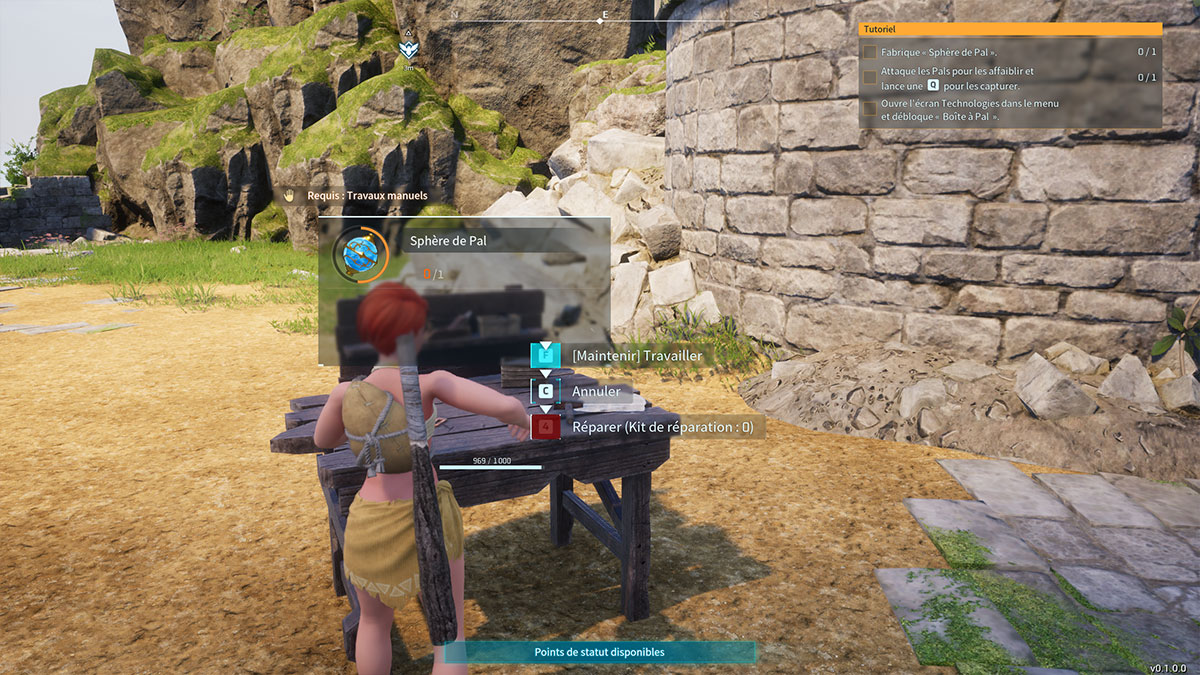Click the "Points de statut disponibles" banner
The image size is (1200, 675).
click(x=599, y=652)
